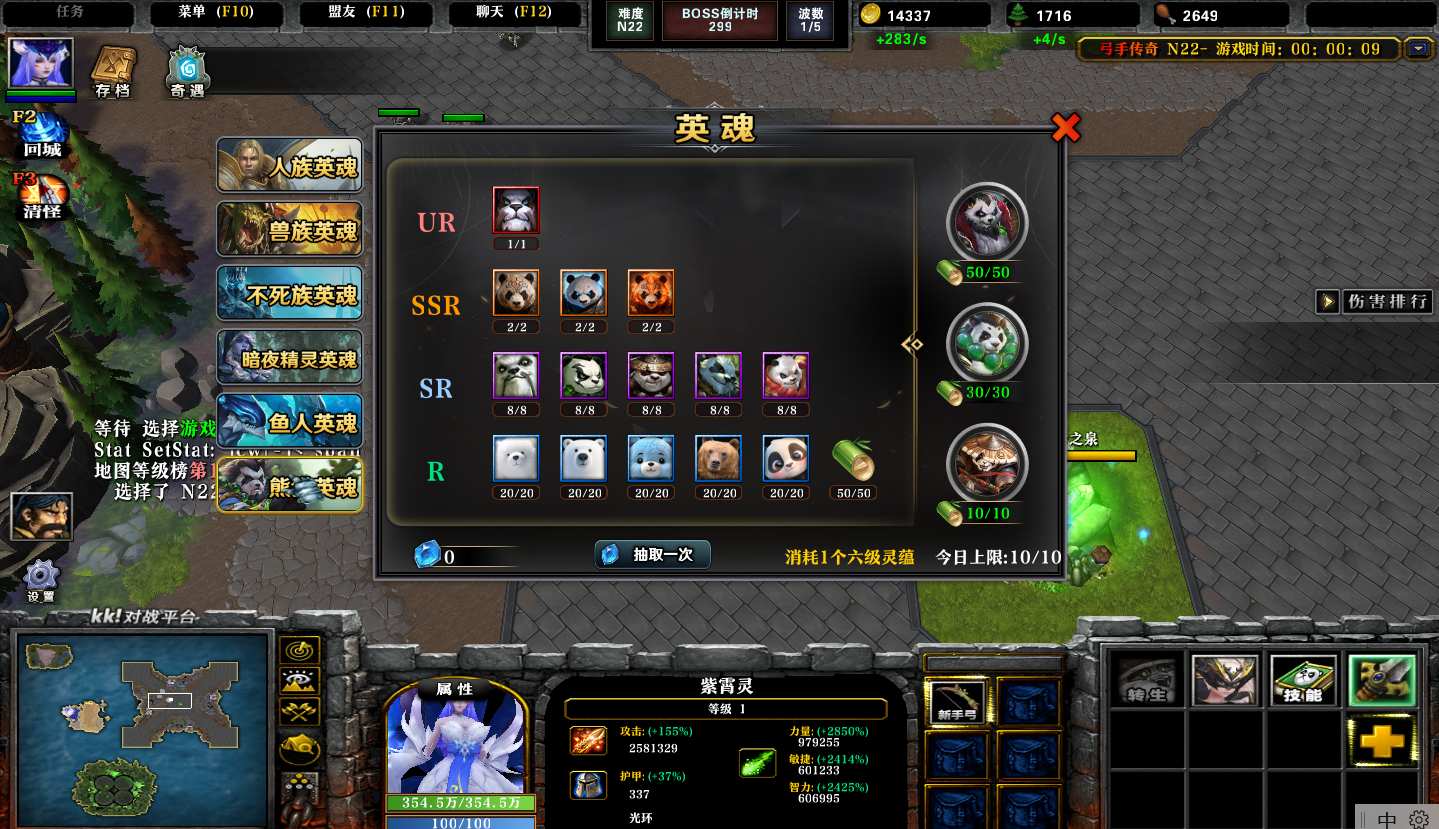Close the 英魂 panel
Screen dimensions: 1439x829
coord(1066,127)
